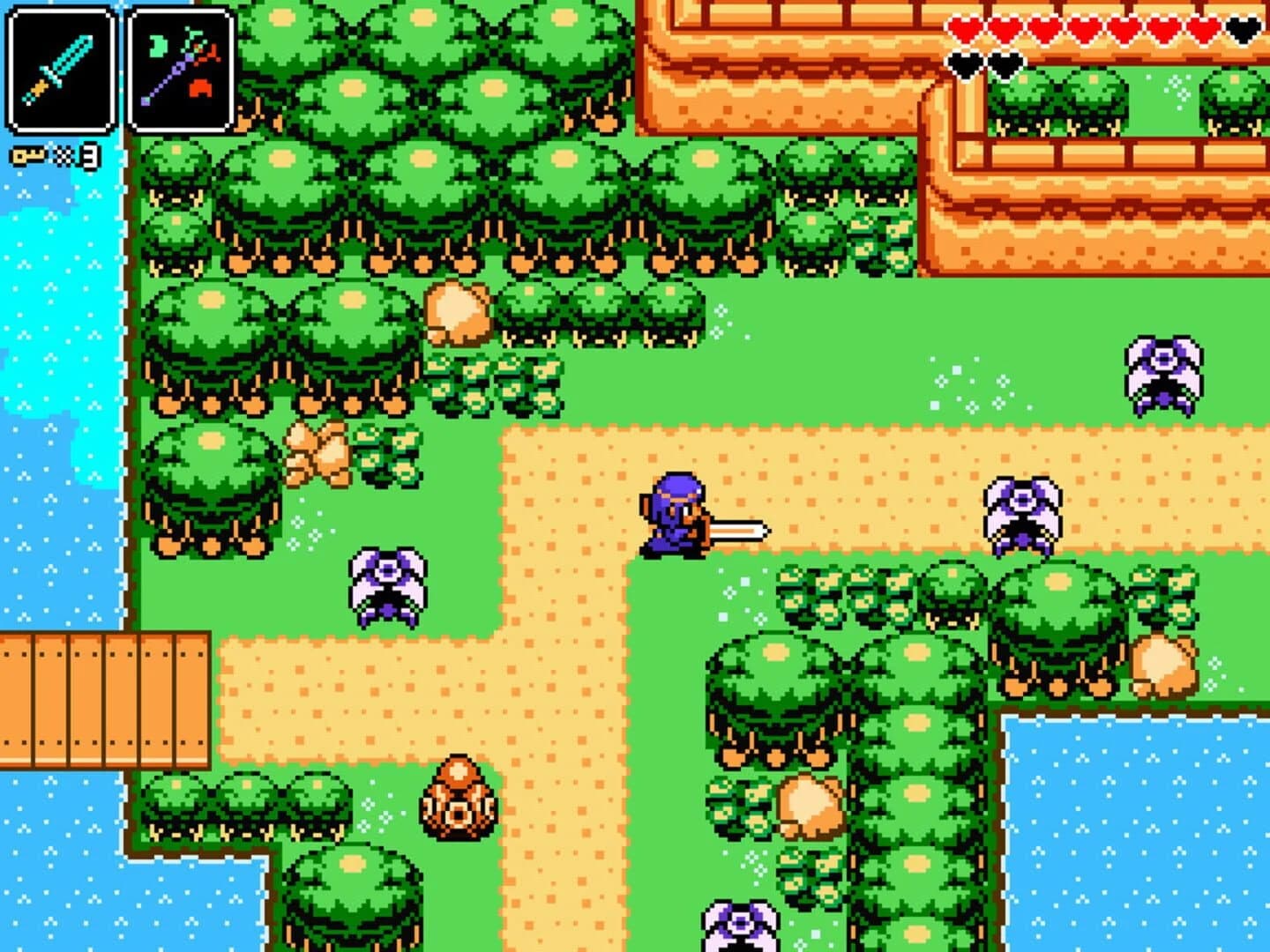This screenshot has width=1270, height=952.
Task: Click an empty black heart on the second row
Action: tap(966, 63)
